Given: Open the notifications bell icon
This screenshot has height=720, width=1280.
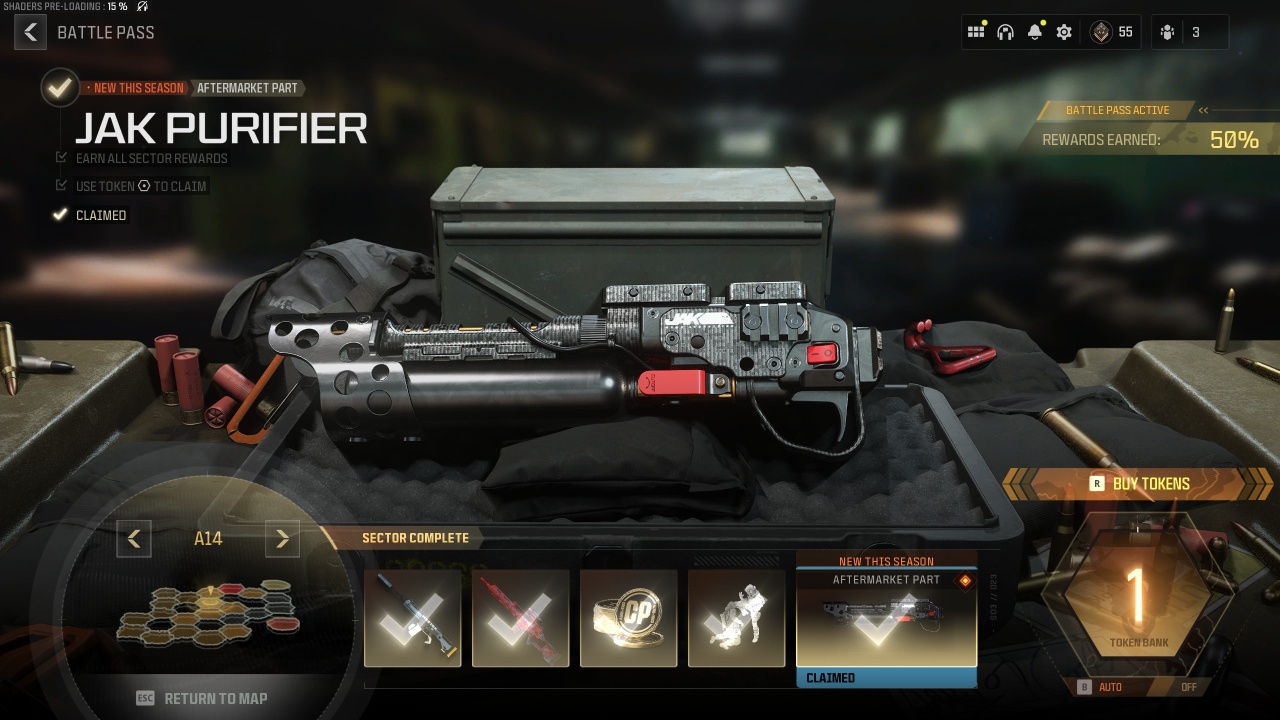Looking at the screenshot, I should tap(1035, 32).
